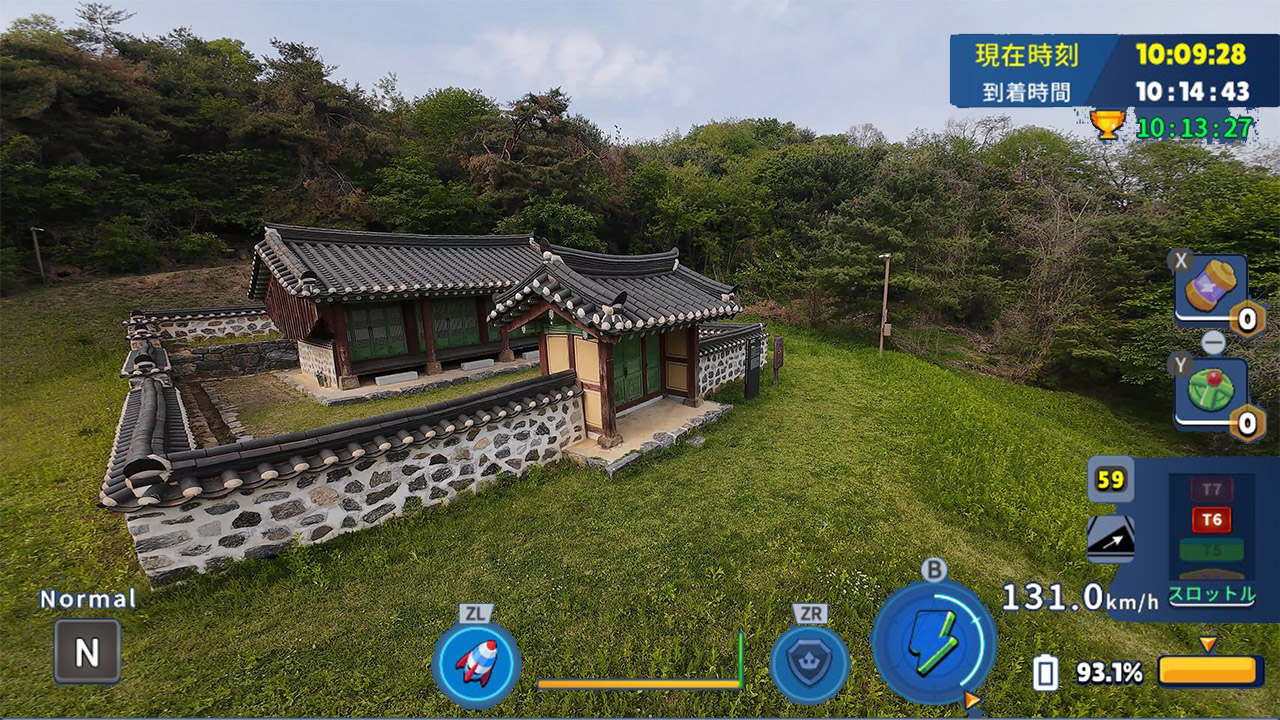Activate the rocket boost ability
The image size is (1280, 720).
click(x=477, y=662)
